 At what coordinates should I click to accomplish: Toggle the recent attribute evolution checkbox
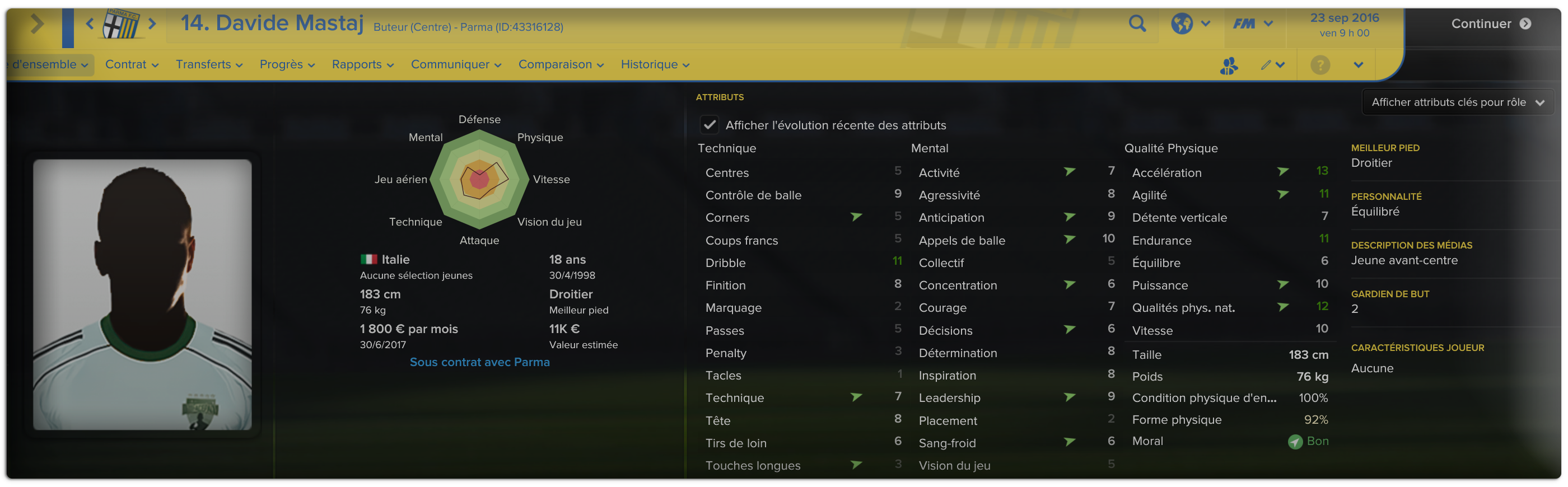point(709,125)
